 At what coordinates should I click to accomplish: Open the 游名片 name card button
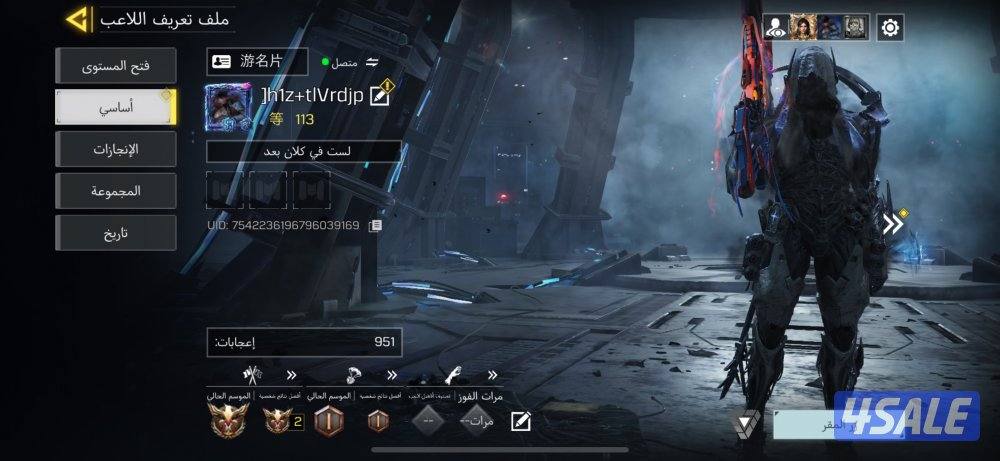[x=258, y=61]
